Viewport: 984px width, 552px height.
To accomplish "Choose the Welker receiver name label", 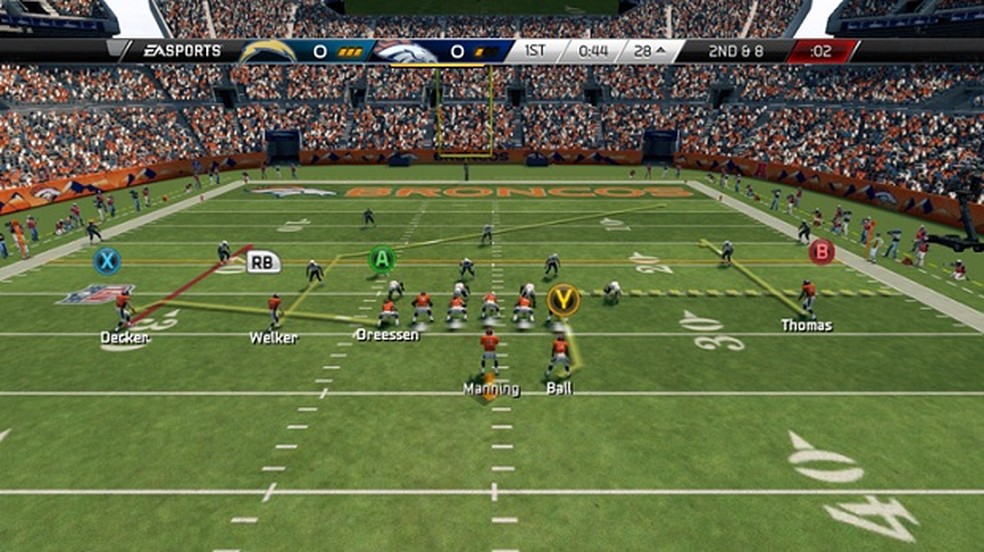I will pyautogui.click(x=273, y=338).
